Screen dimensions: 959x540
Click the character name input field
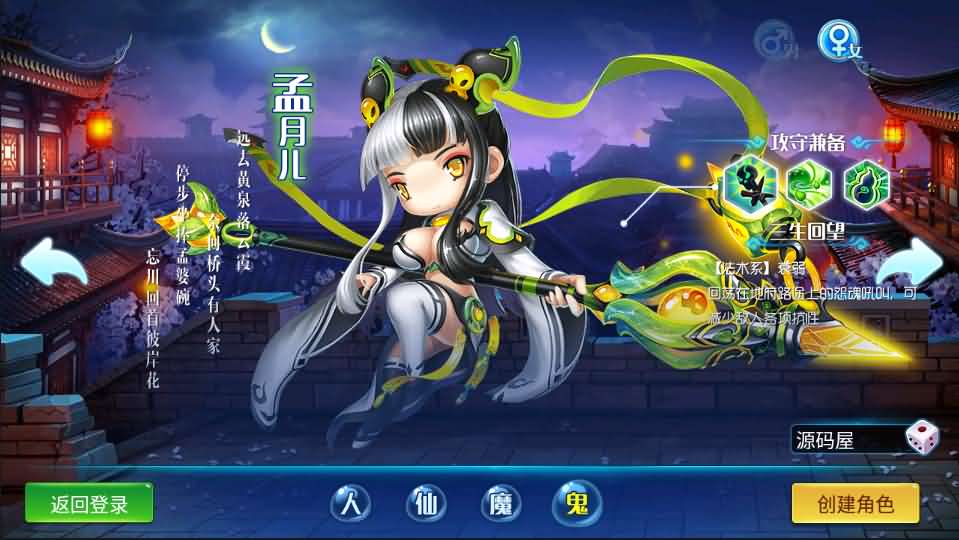click(x=845, y=439)
